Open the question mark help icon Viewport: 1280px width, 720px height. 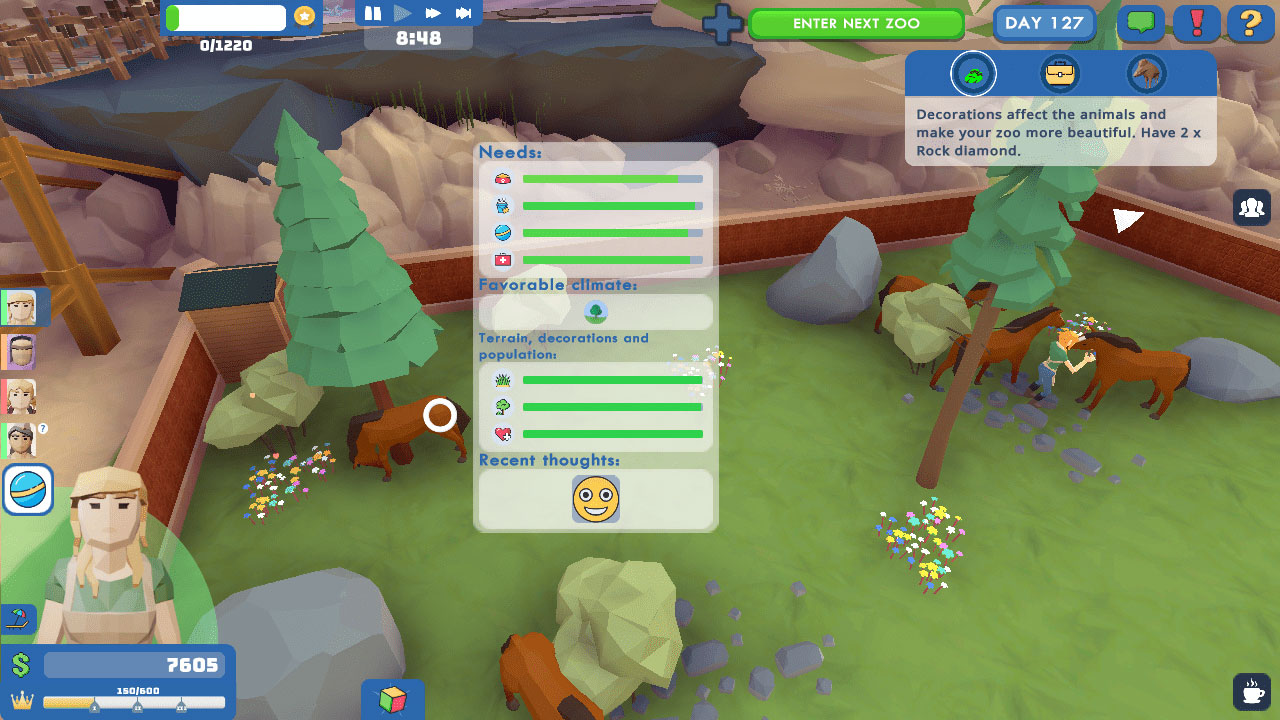pyautogui.click(x=1250, y=22)
